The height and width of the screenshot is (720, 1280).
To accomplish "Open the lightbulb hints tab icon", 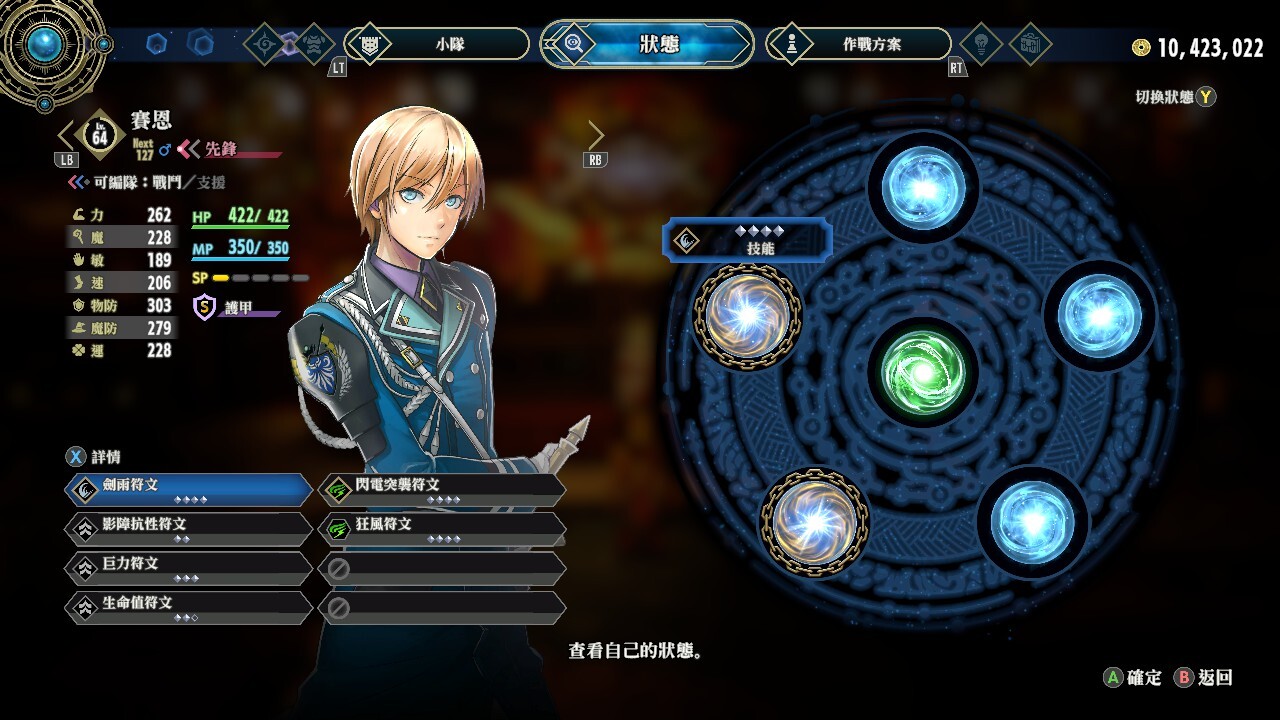I will pyautogui.click(x=981, y=44).
